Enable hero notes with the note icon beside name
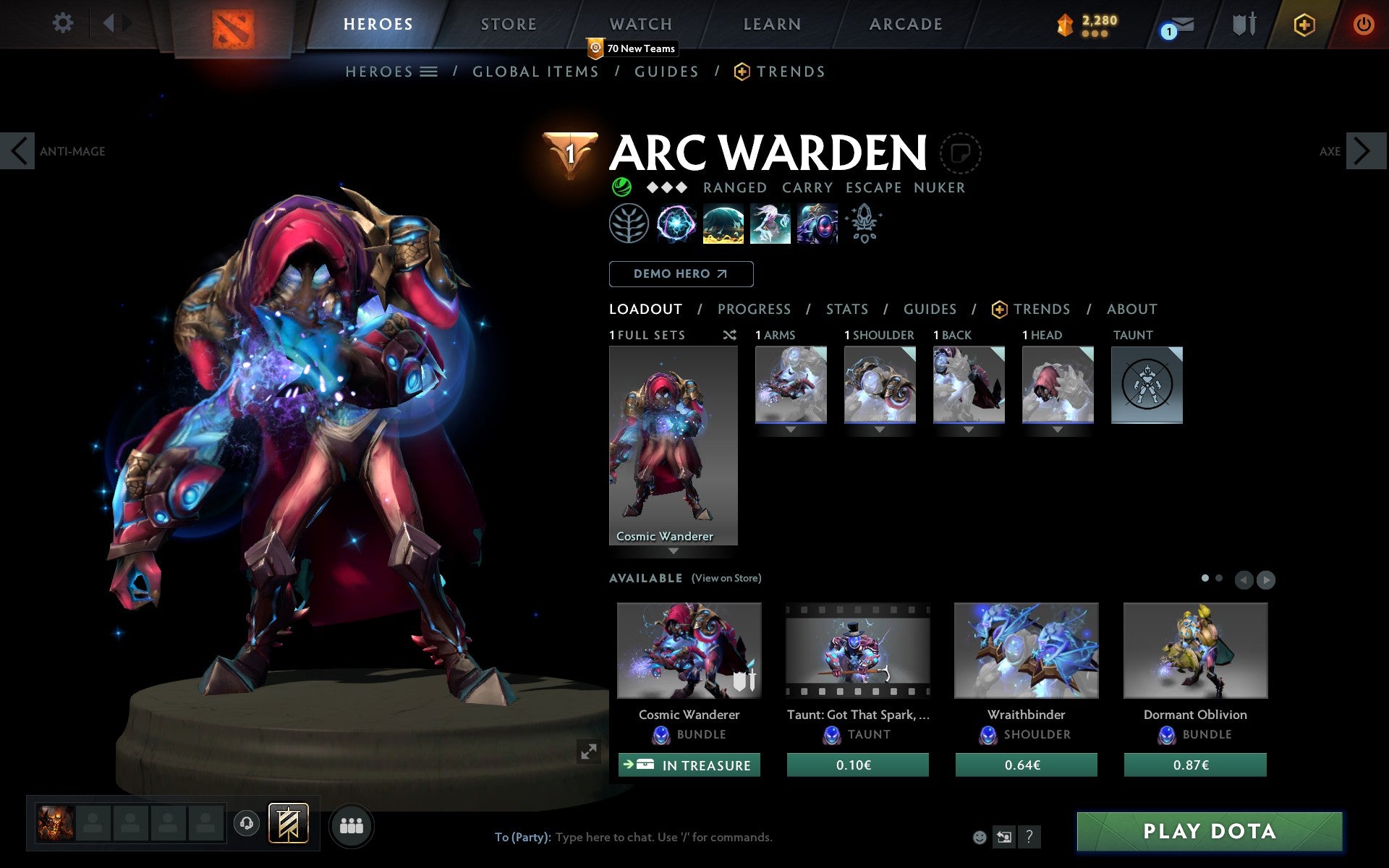1389x868 pixels. (960, 153)
